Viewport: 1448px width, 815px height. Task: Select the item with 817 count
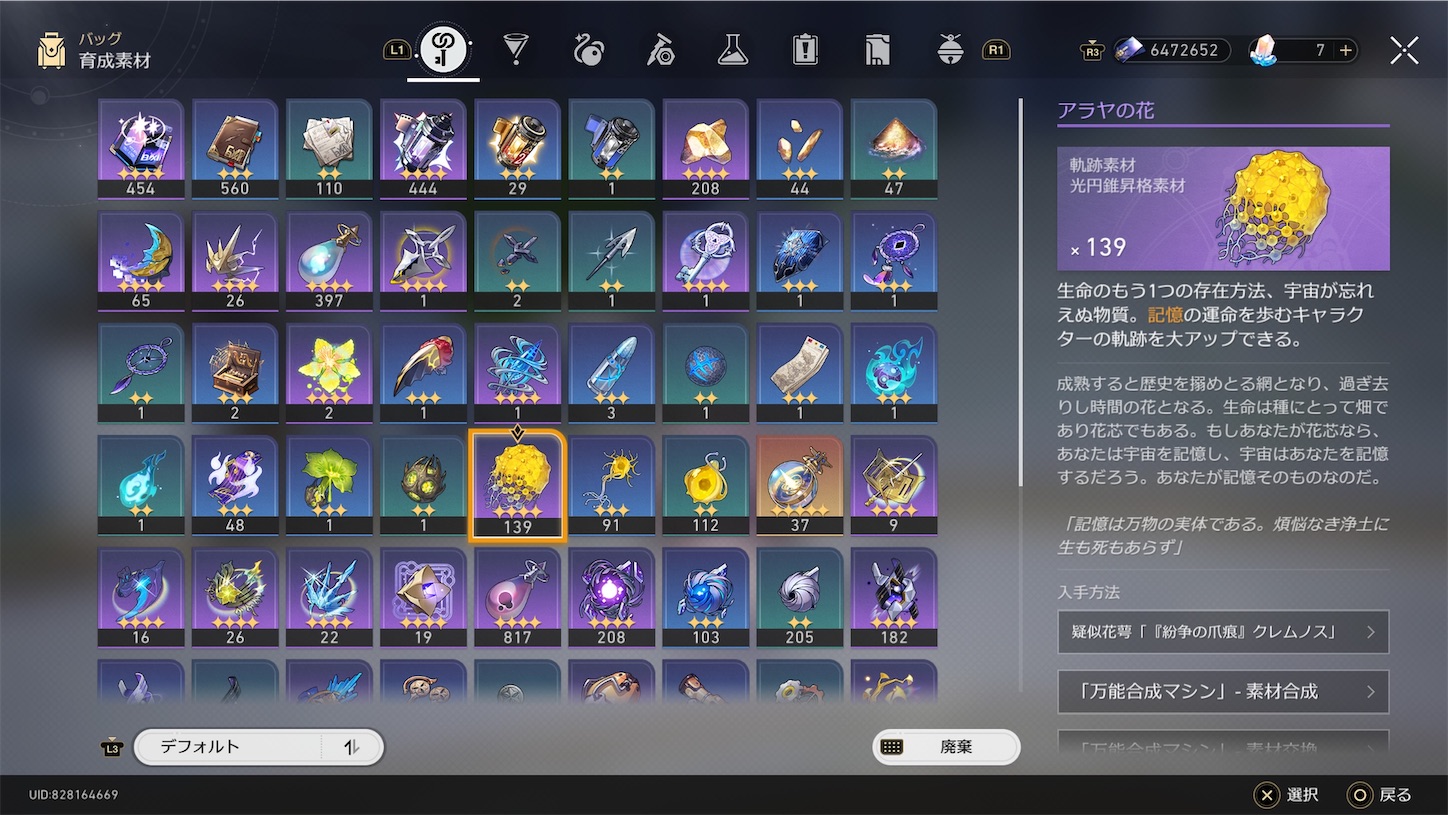[517, 596]
